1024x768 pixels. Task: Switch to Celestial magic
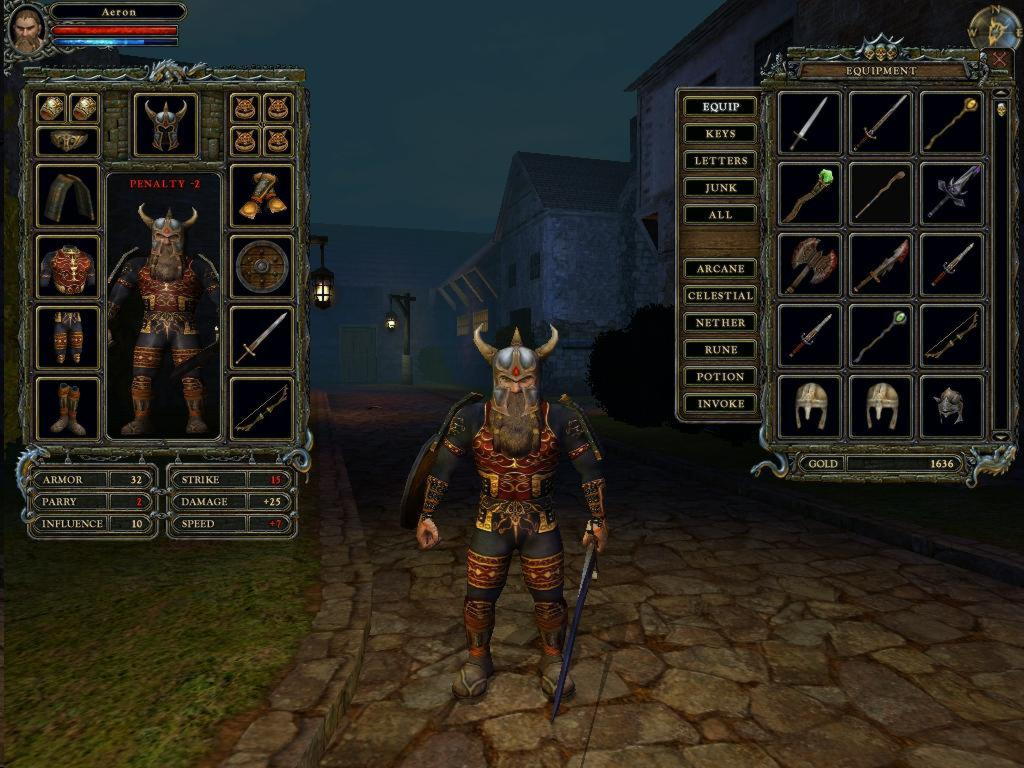720,296
